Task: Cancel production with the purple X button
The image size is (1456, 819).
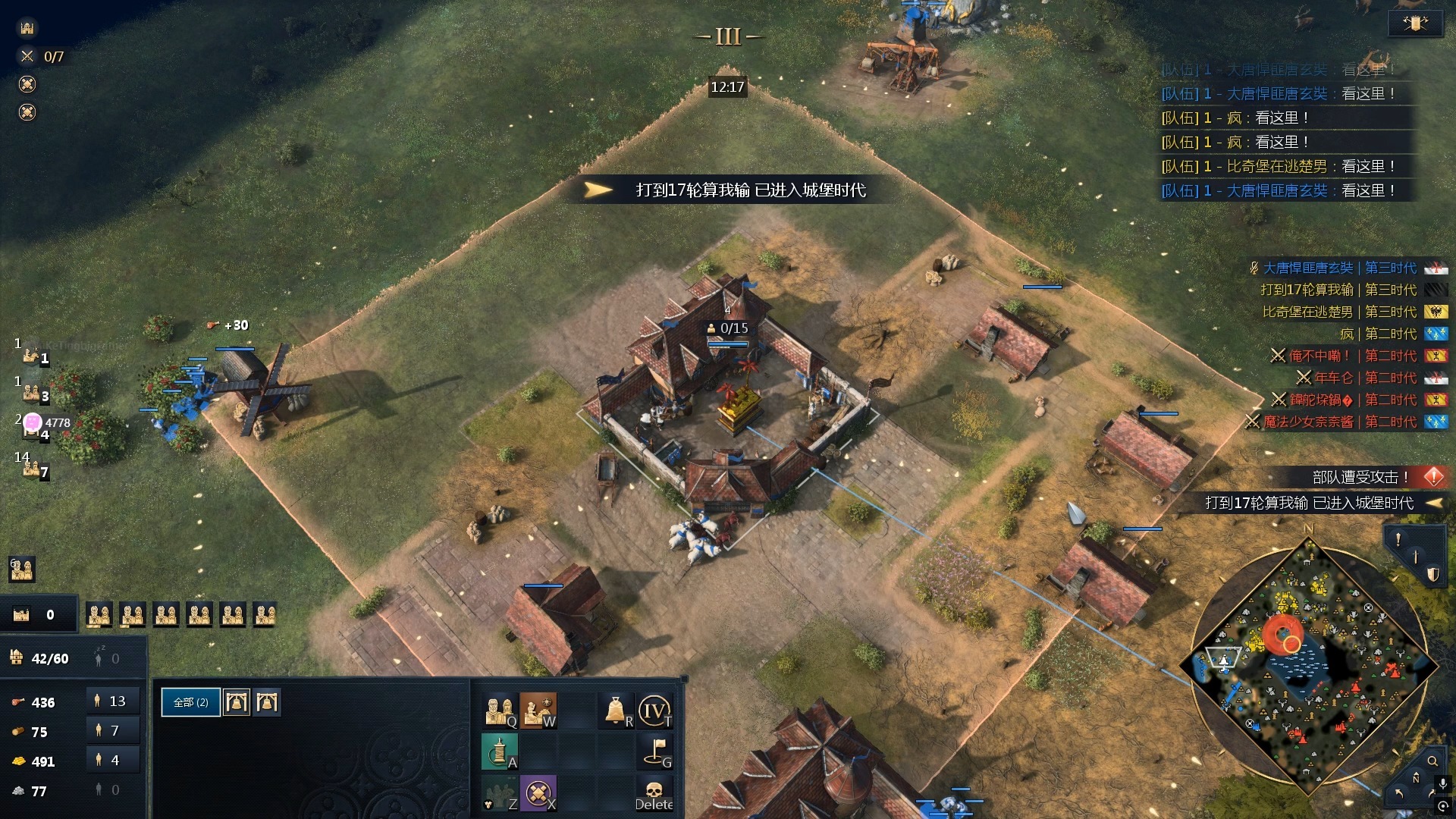Action: [538, 792]
